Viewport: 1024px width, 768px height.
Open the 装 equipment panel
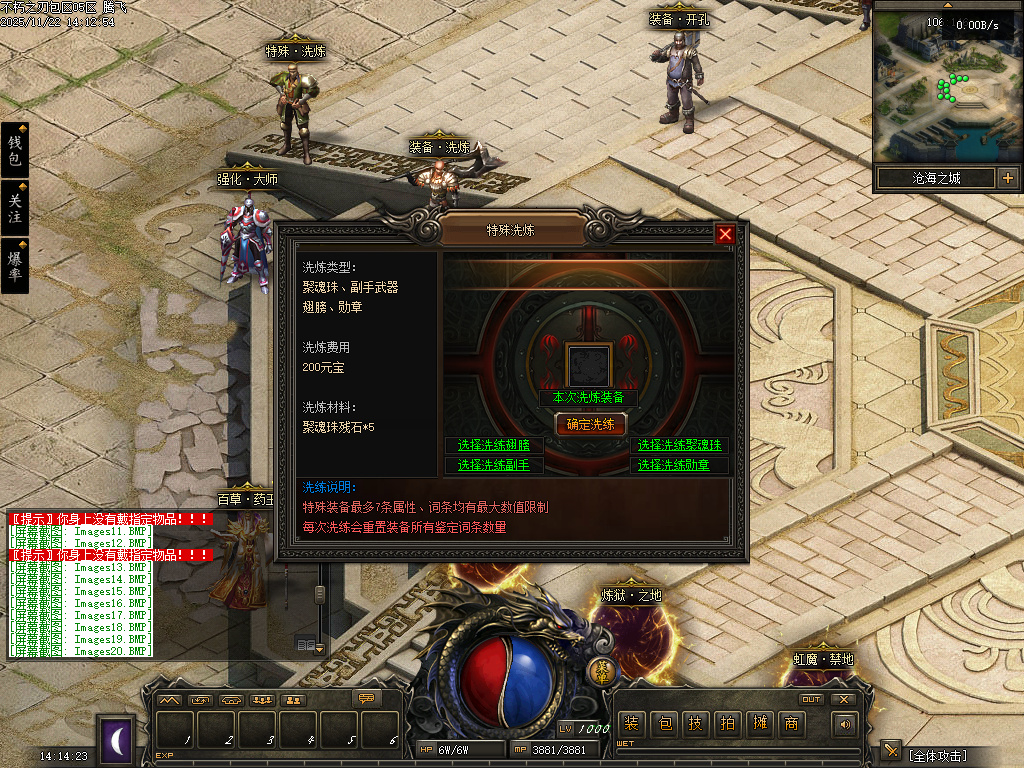[x=631, y=724]
